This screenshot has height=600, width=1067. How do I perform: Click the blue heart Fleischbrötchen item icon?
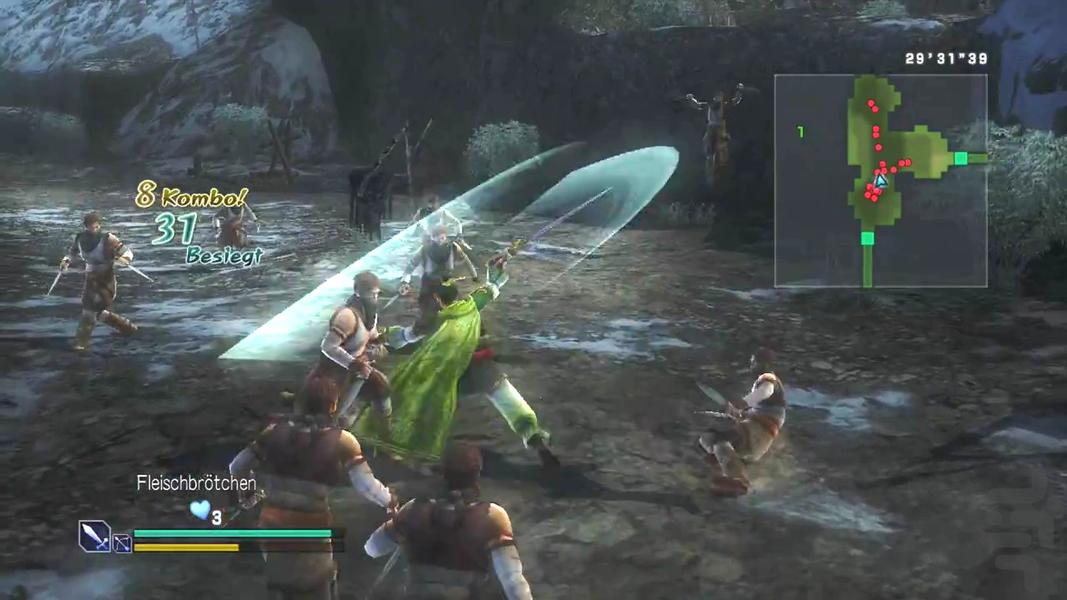[x=200, y=510]
